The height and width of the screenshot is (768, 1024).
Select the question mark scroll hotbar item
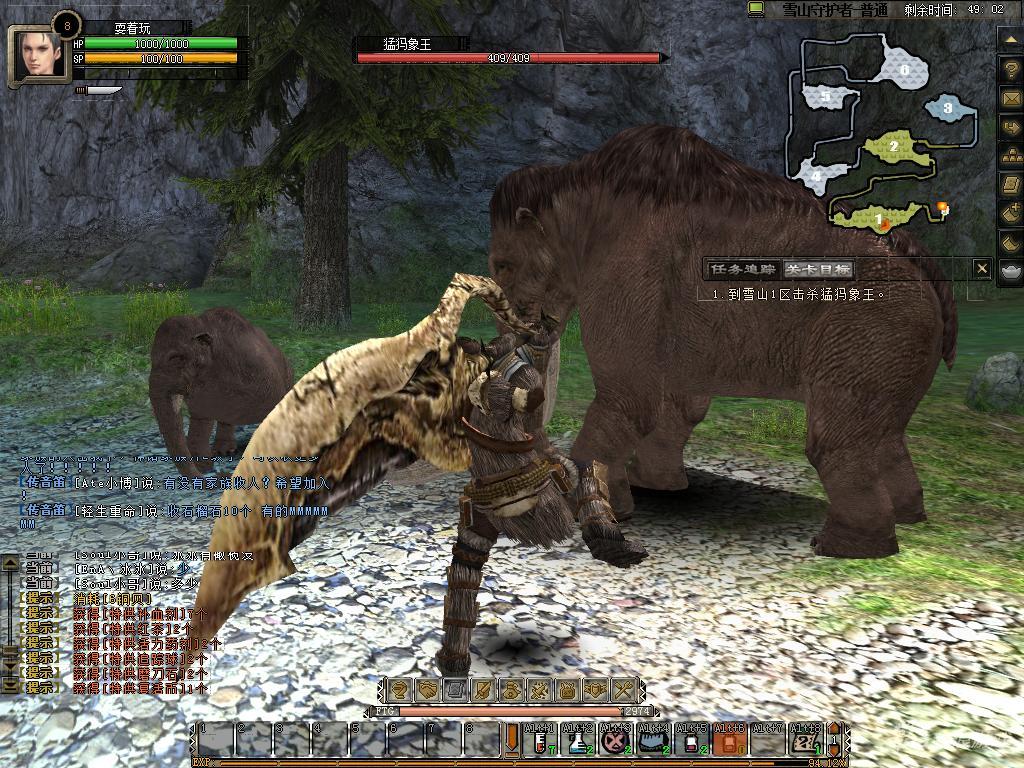pos(806,741)
